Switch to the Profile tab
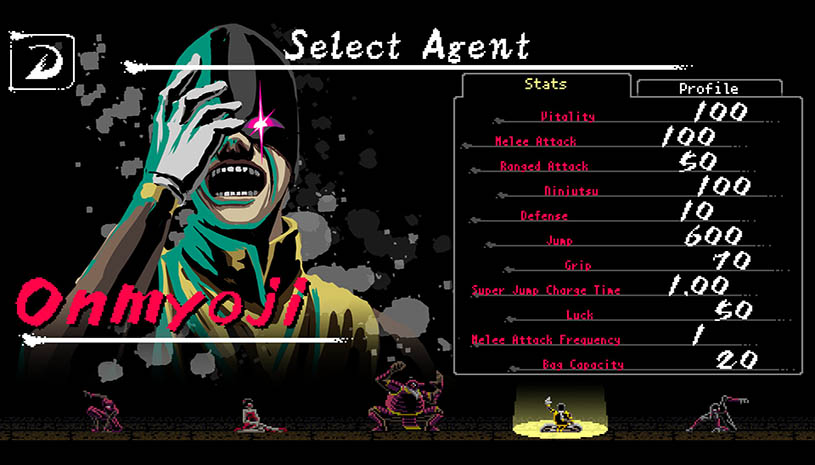815x465 pixels. tap(708, 88)
